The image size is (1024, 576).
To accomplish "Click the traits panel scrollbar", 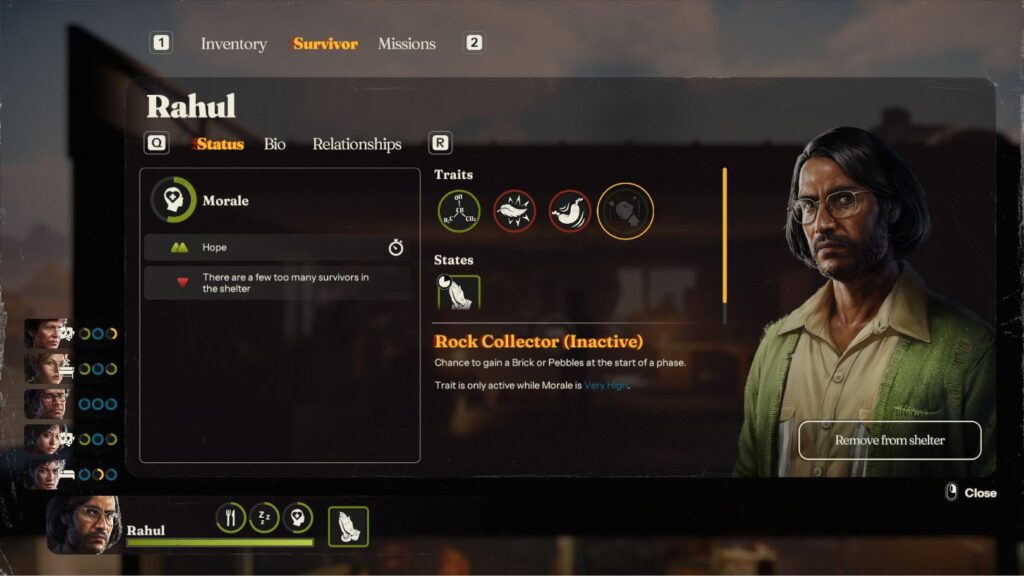I will coord(725,235).
